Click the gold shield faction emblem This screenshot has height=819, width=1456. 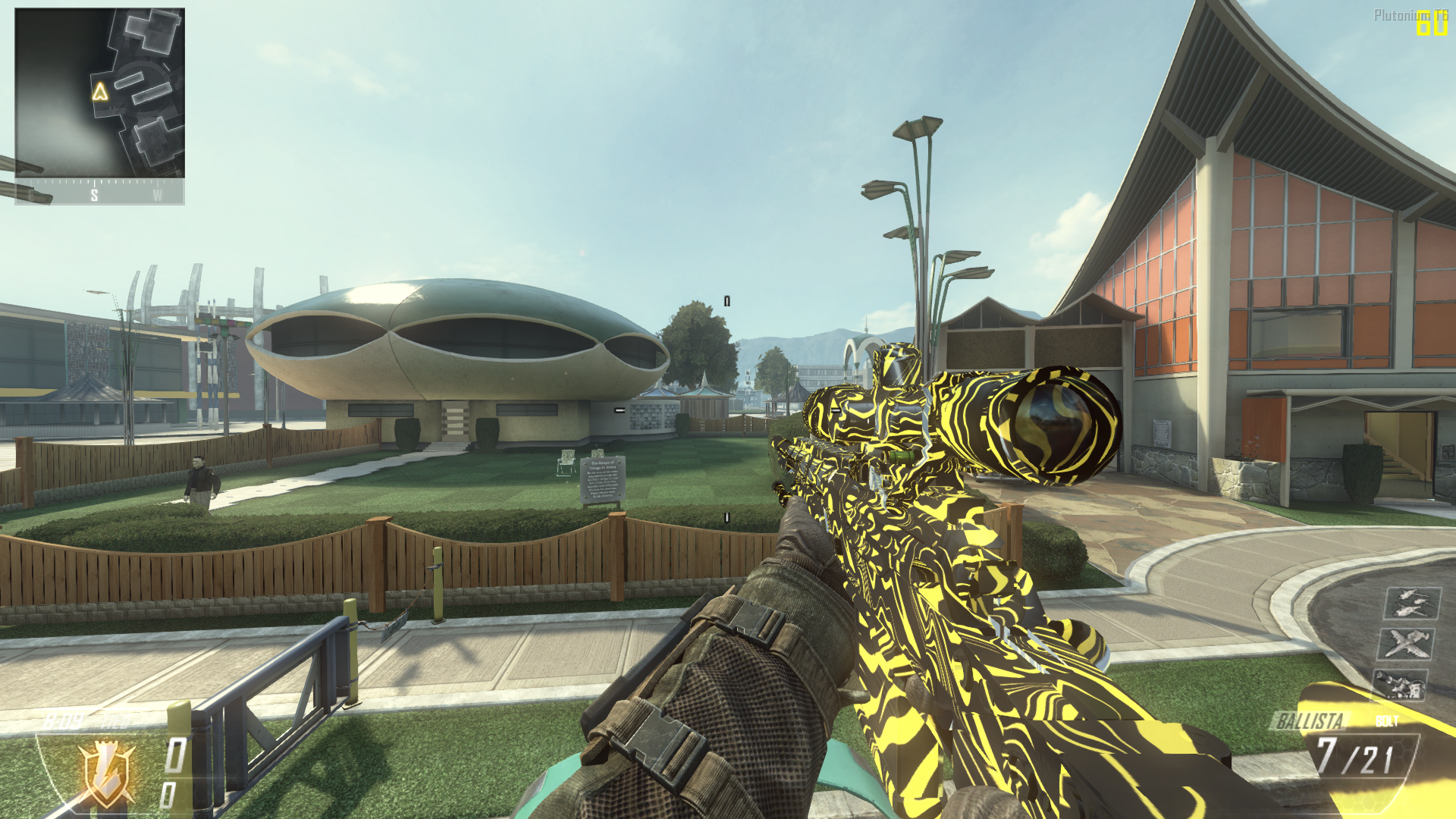tap(108, 773)
